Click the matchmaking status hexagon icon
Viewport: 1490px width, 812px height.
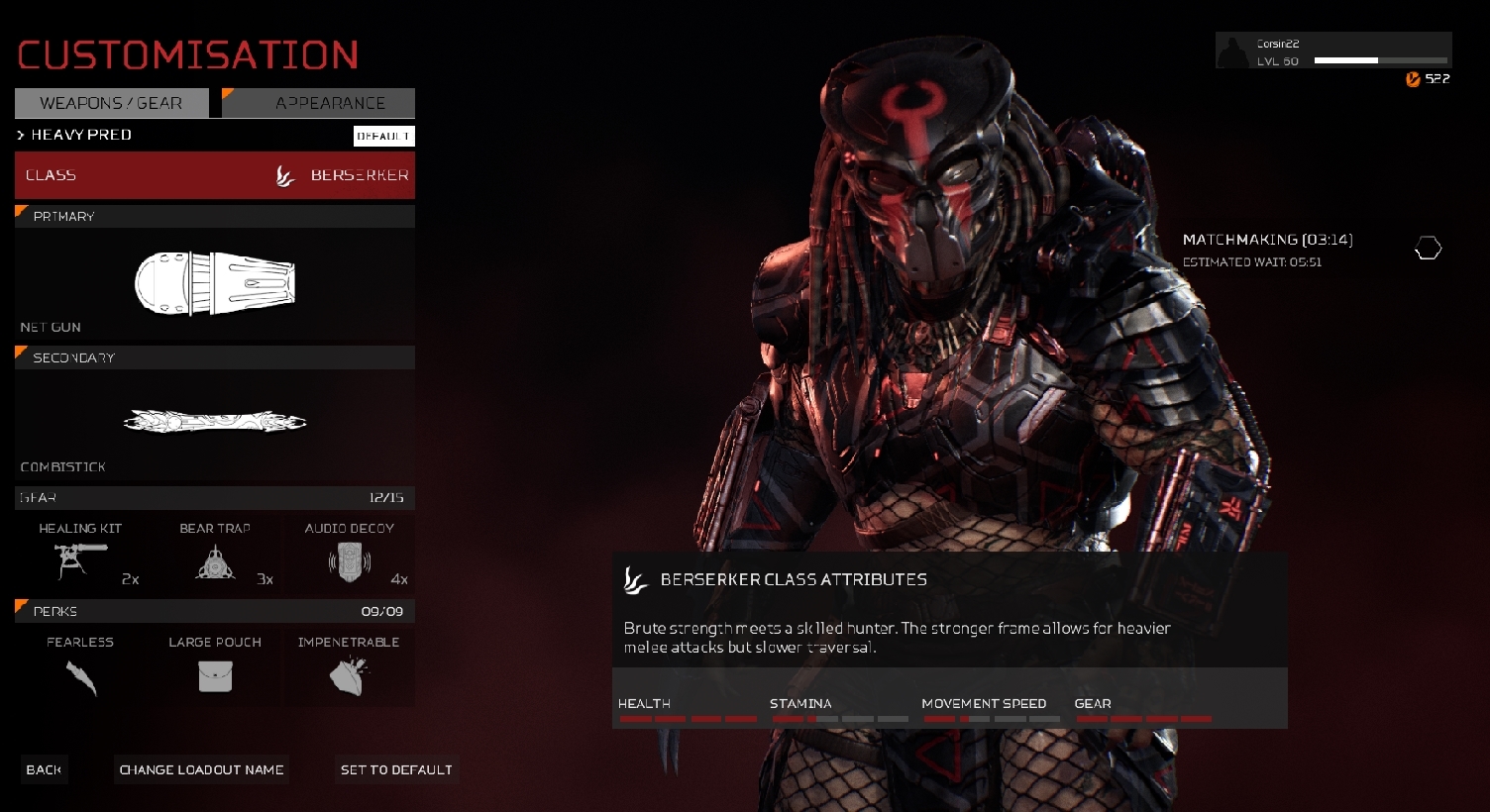click(1428, 249)
